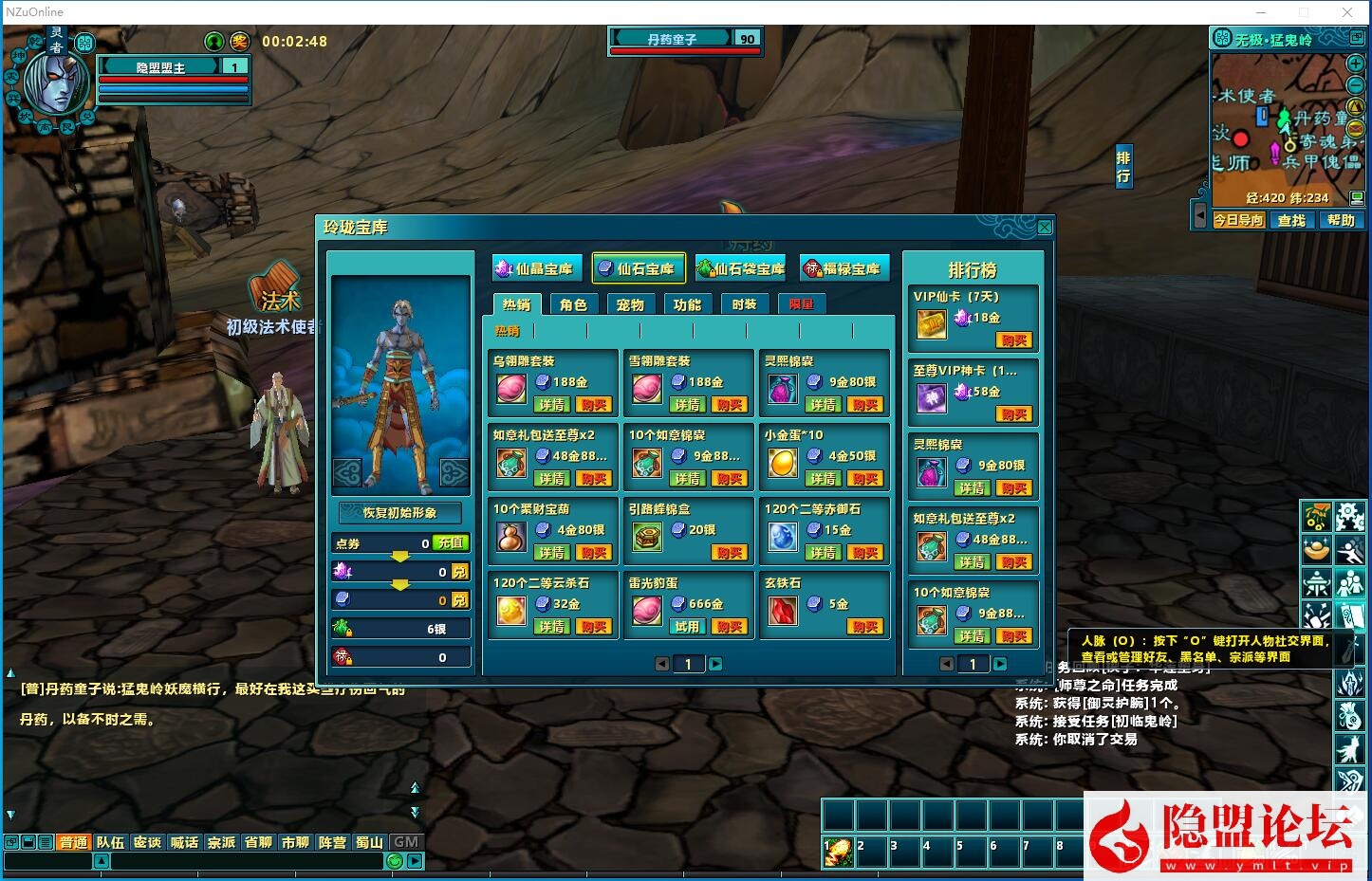Purchase the 玄铁石 item

point(865,627)
